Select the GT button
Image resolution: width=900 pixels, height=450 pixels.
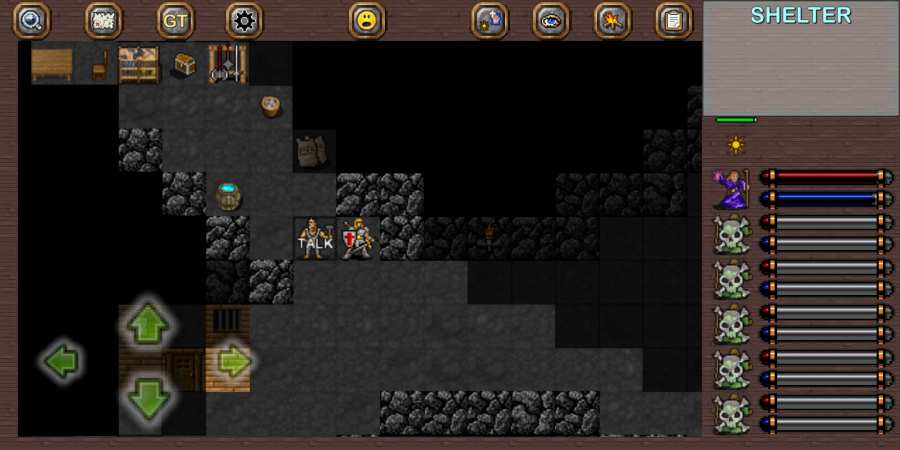(x=175, y=20)
